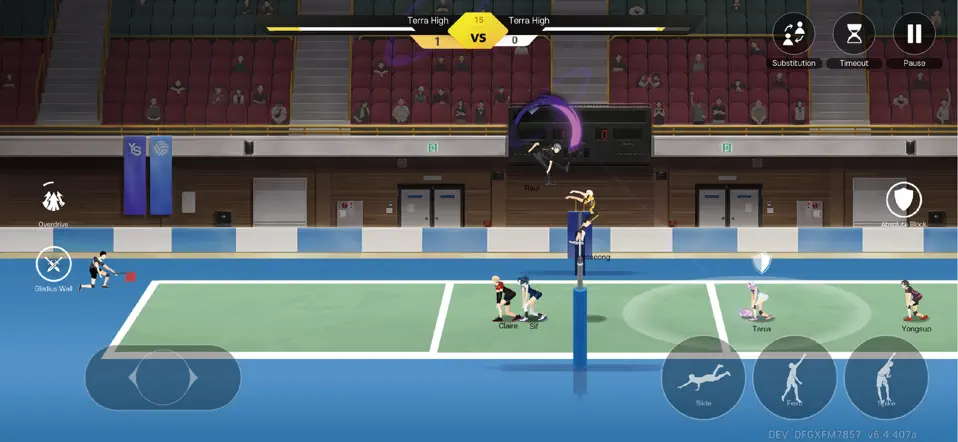The height and width of the screenshot is (442, 958).
Task: Use the Absolute Block shield skill
Action: (904, 200)
